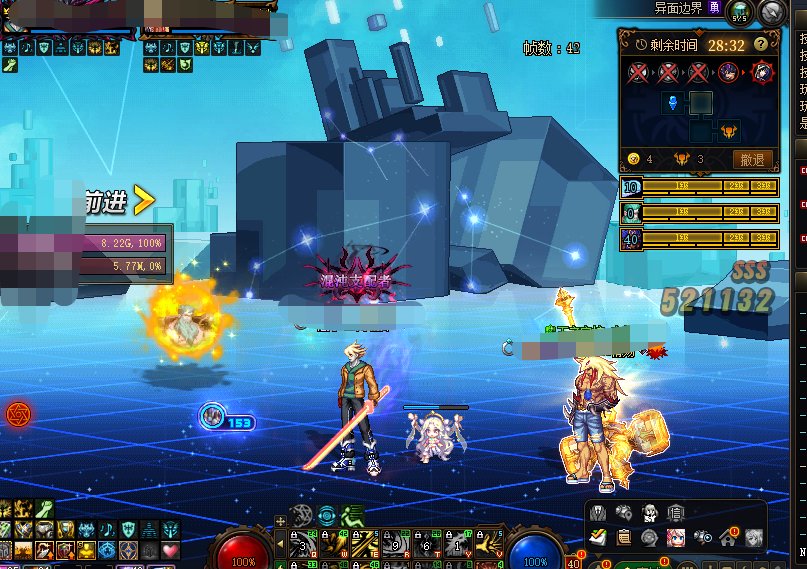
Task: Open the 5/5 crystal icon
Action: (x=740, y=12)
